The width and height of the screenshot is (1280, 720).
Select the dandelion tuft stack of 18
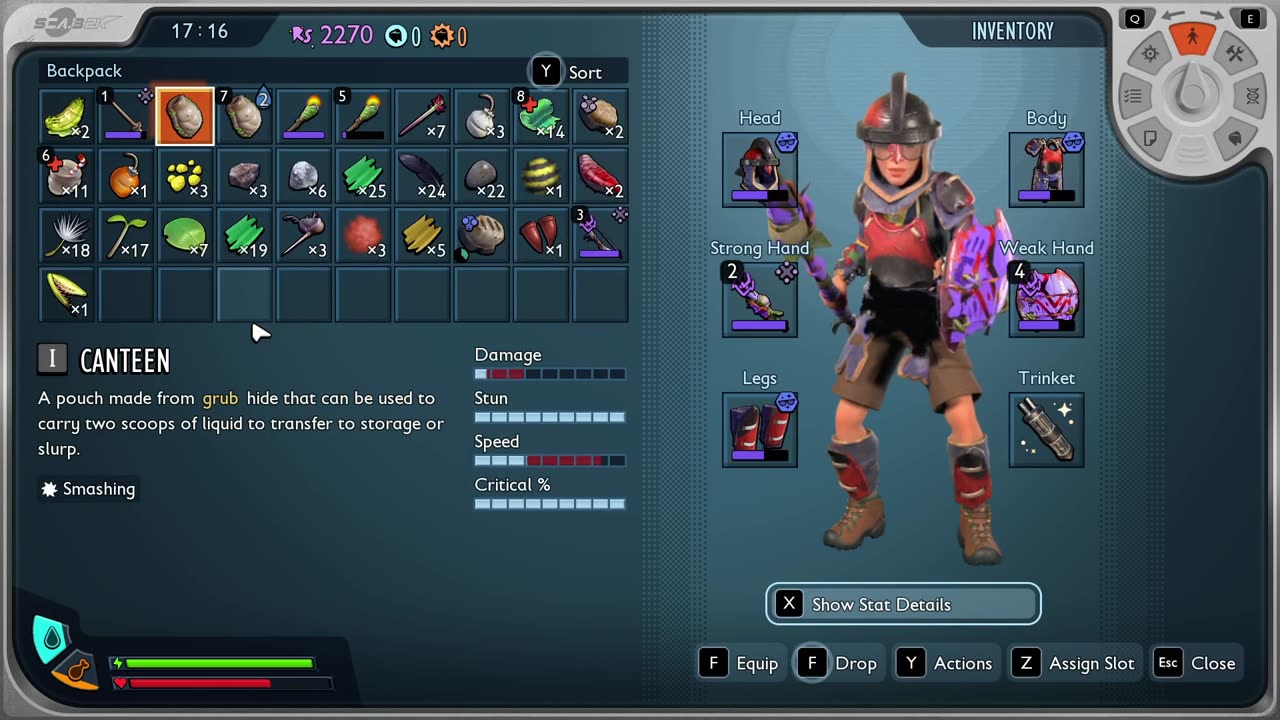coord(67,236)
